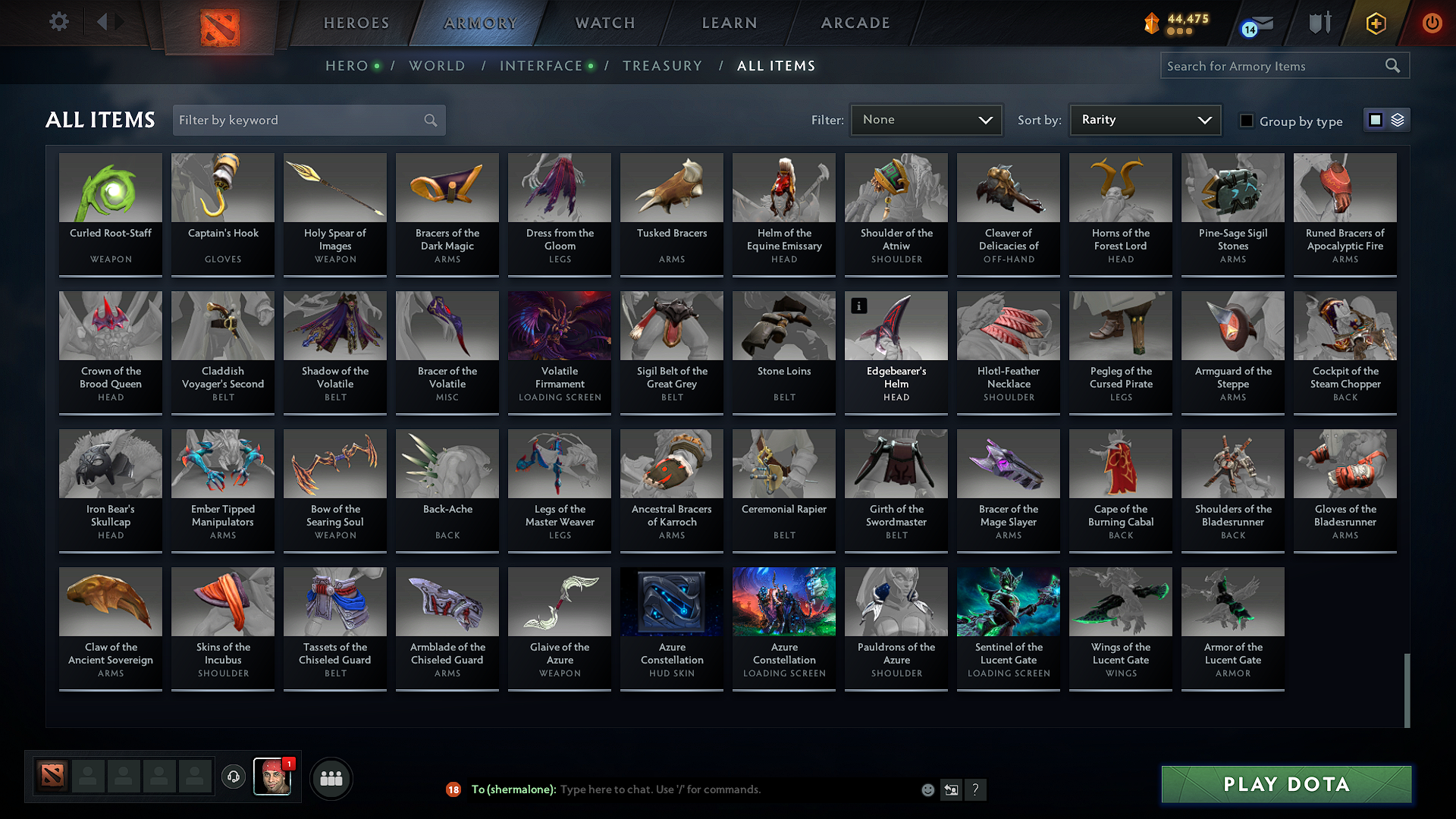
Task: Open the Sort by Rarity dropdown
Action: [x=1144, y=119]
